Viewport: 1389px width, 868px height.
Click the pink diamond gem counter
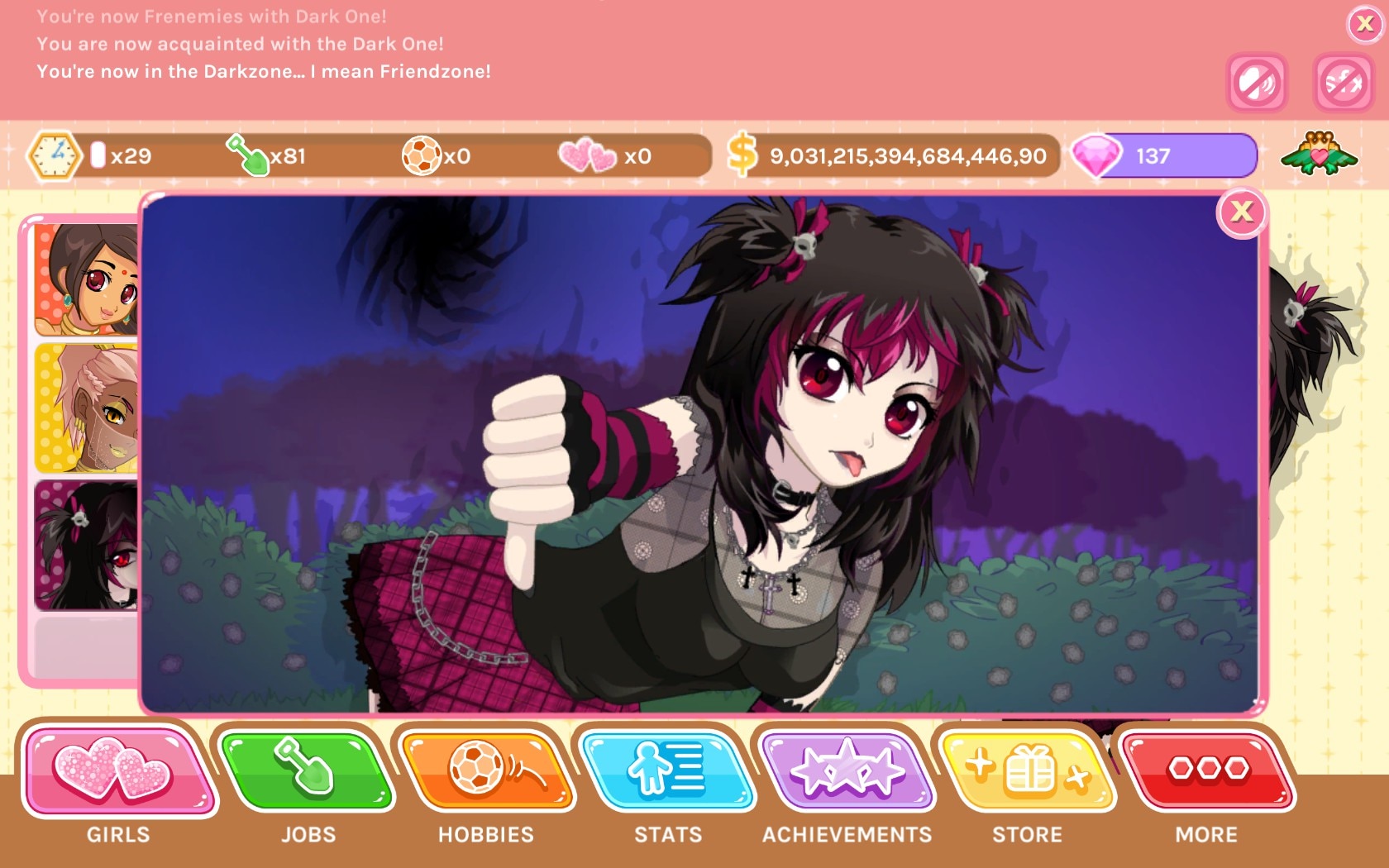click(x=1163, y=155)
